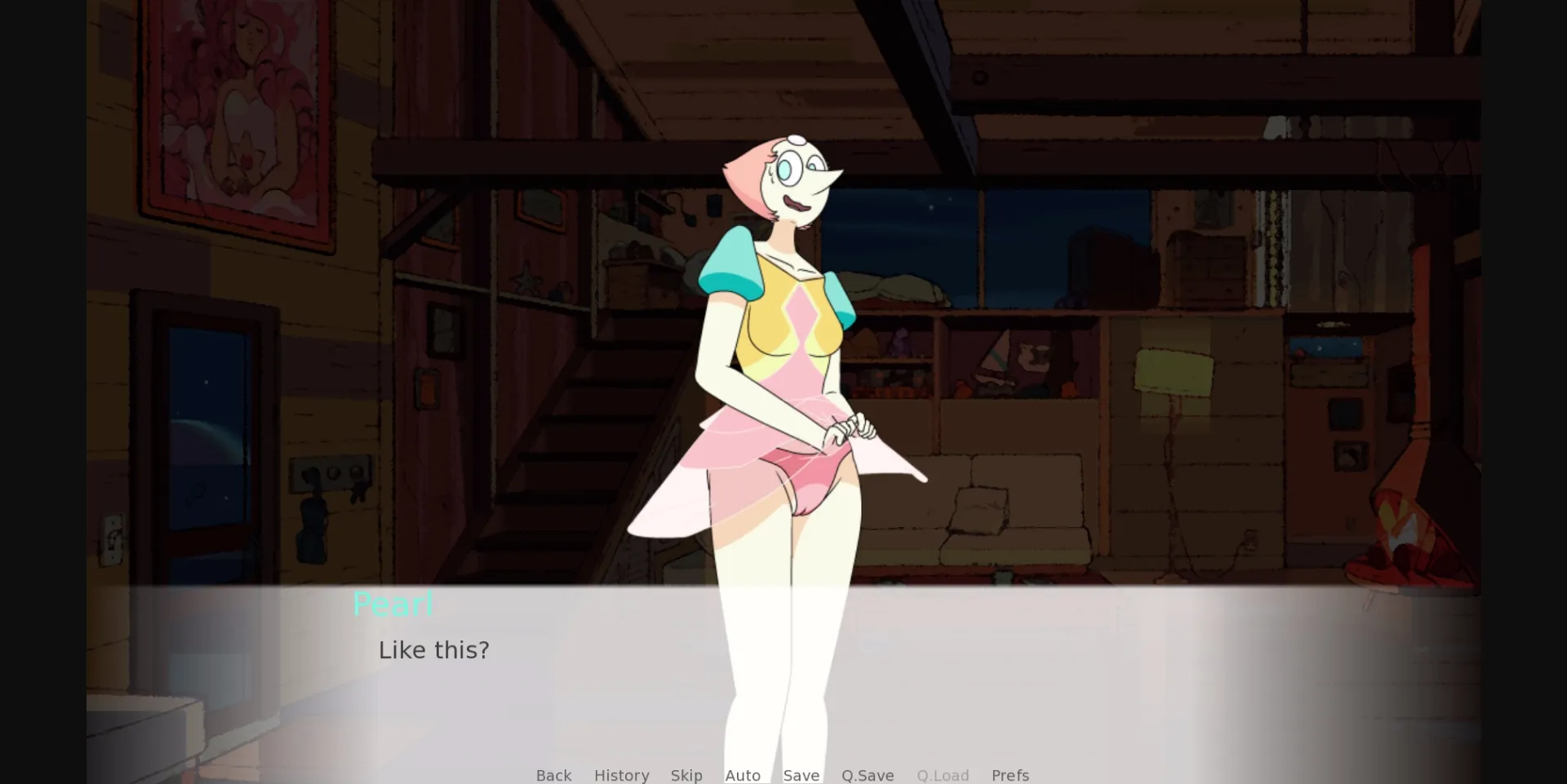This screenshot has height=784, width=1567.
Task: Click Back to rewind the dialogue
Action: click(x=553, y=775)
